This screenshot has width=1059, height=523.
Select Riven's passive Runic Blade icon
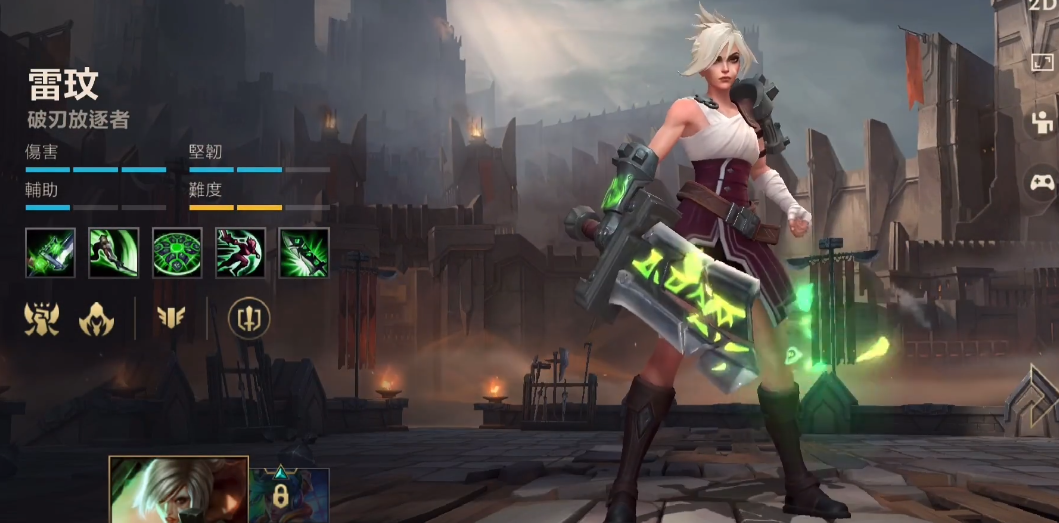50,253
